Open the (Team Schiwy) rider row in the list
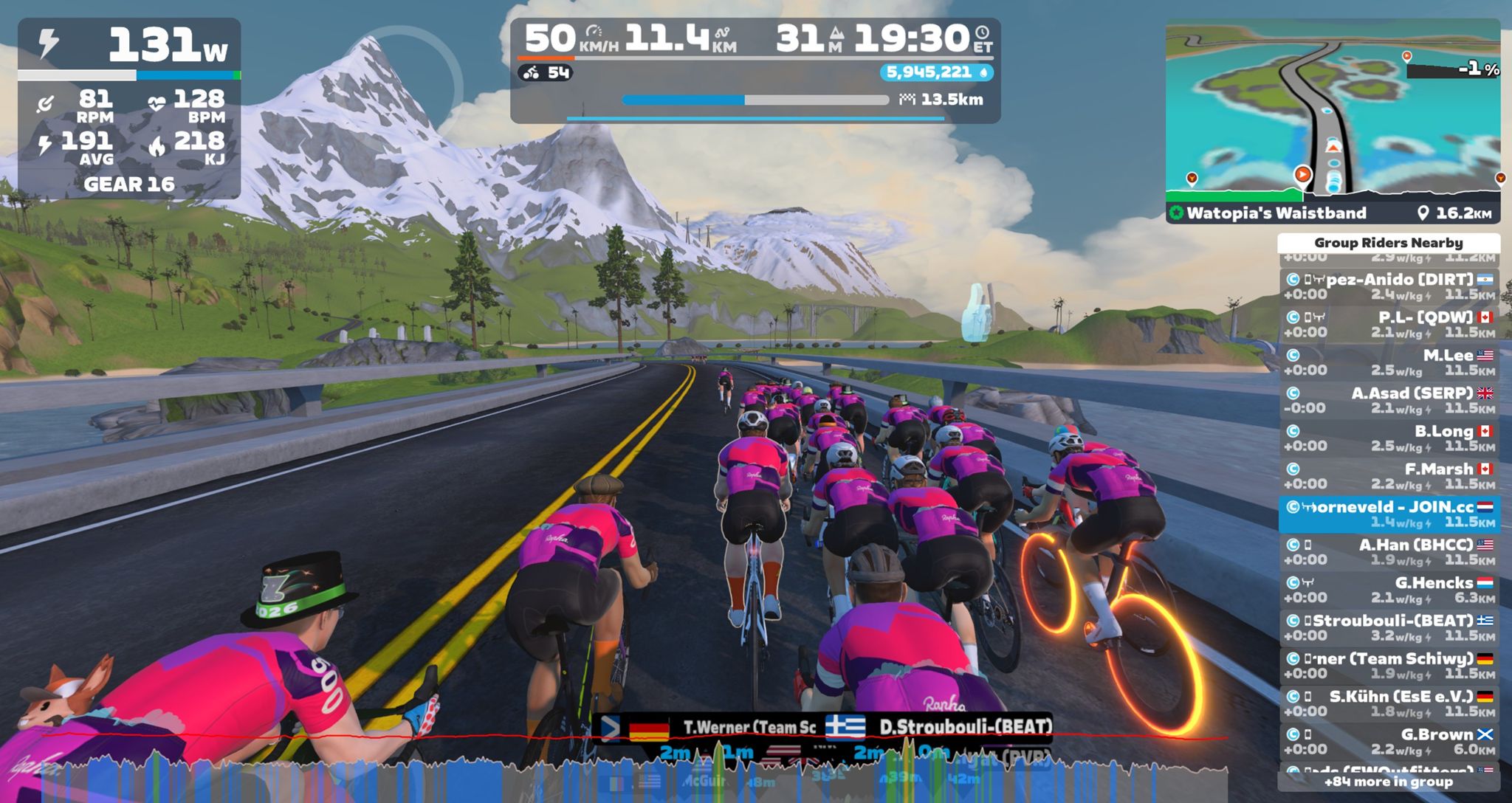 click(1389, 666)
